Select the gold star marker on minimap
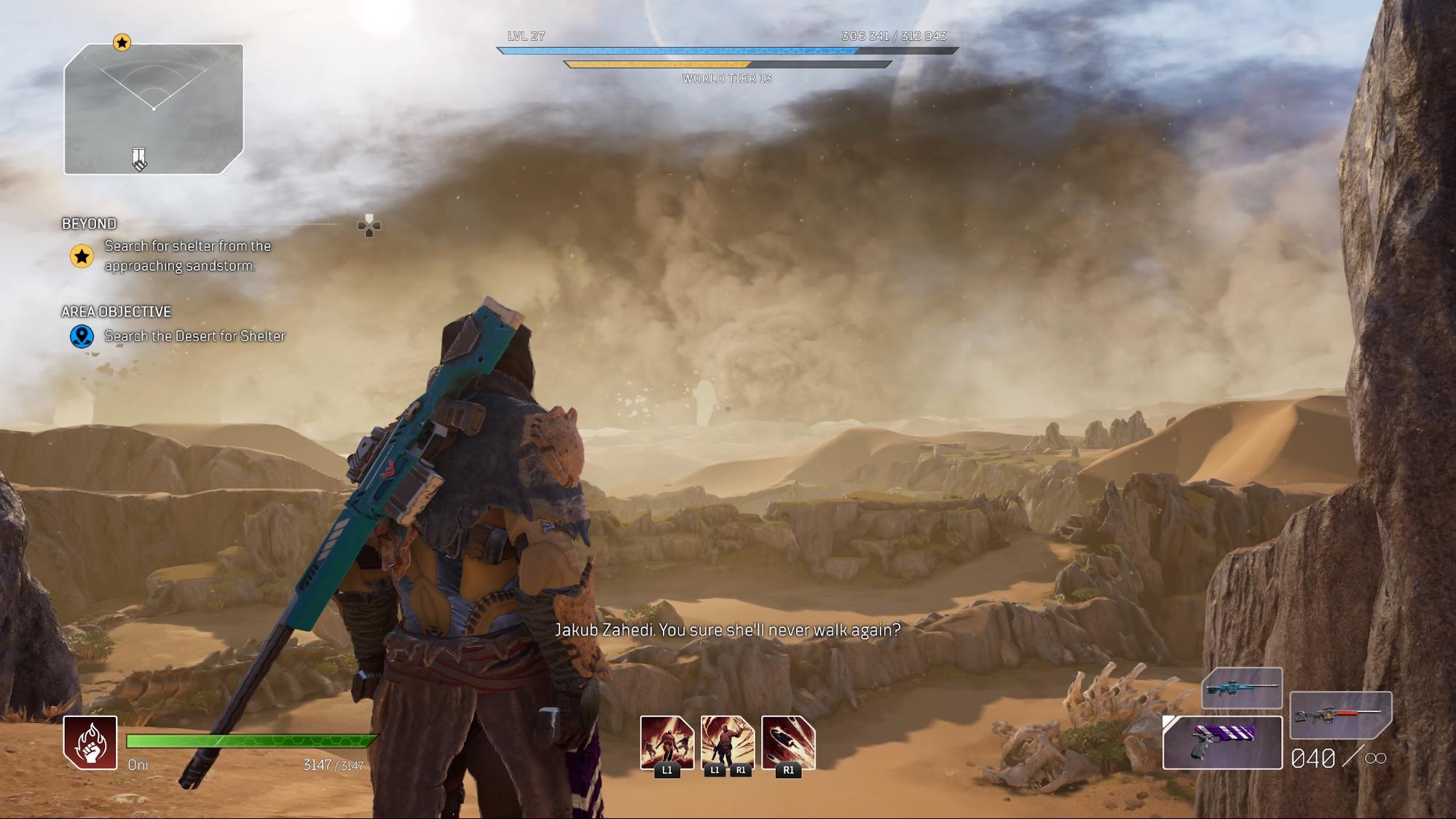The width and height of the screenshot is (1456, 819). pyautogui.click(x=122, y=43)
